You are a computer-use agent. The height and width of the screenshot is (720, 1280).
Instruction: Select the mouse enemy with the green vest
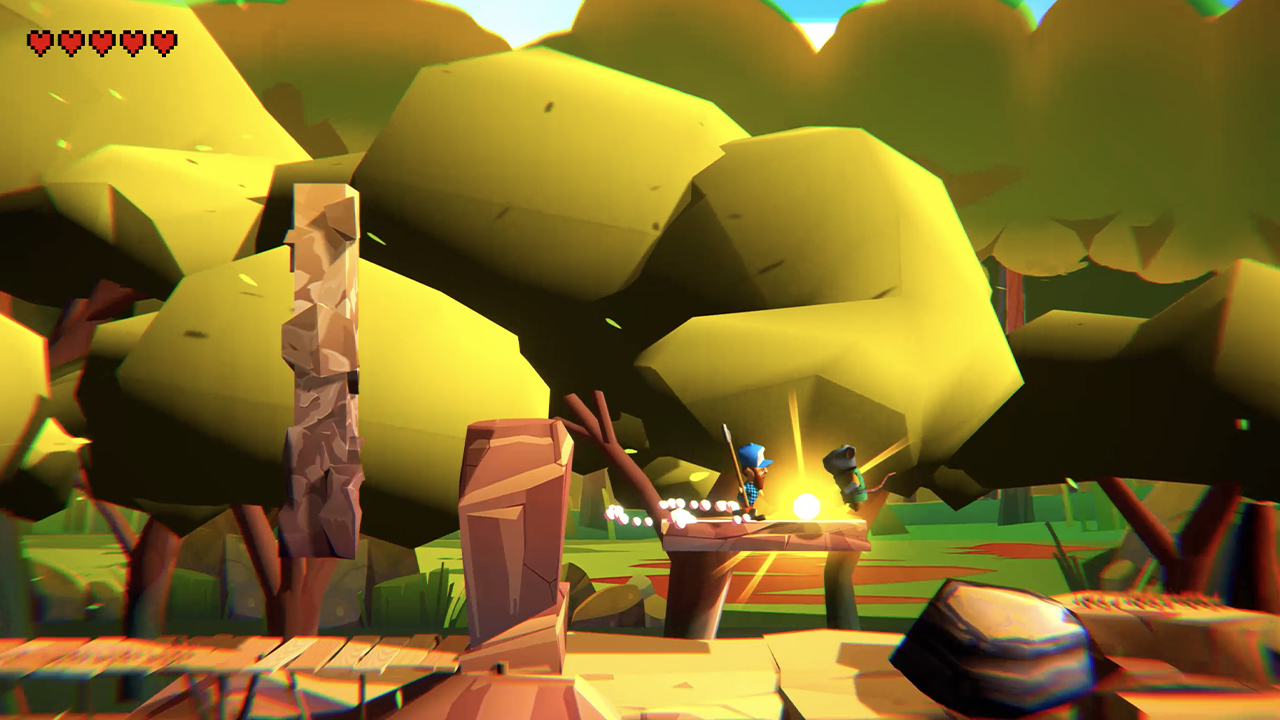click(x=850, y=480)
